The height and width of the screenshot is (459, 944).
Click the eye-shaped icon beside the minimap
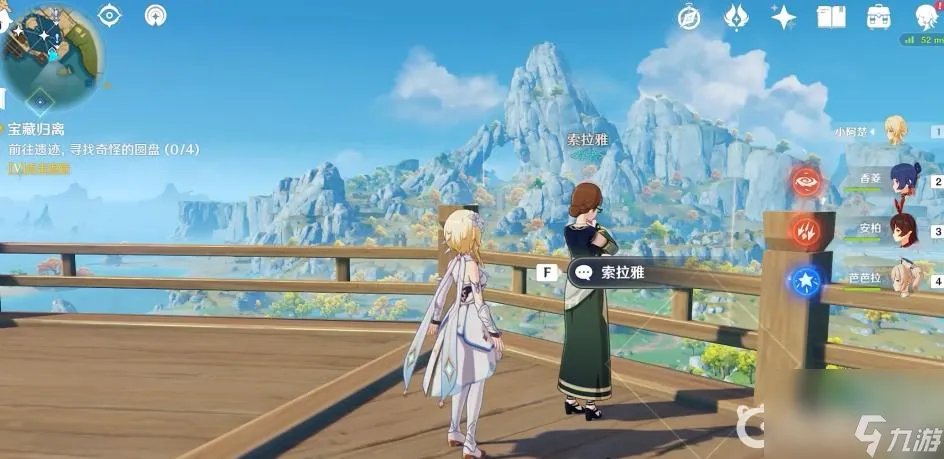pyautogui.click(x=109, y=15)
